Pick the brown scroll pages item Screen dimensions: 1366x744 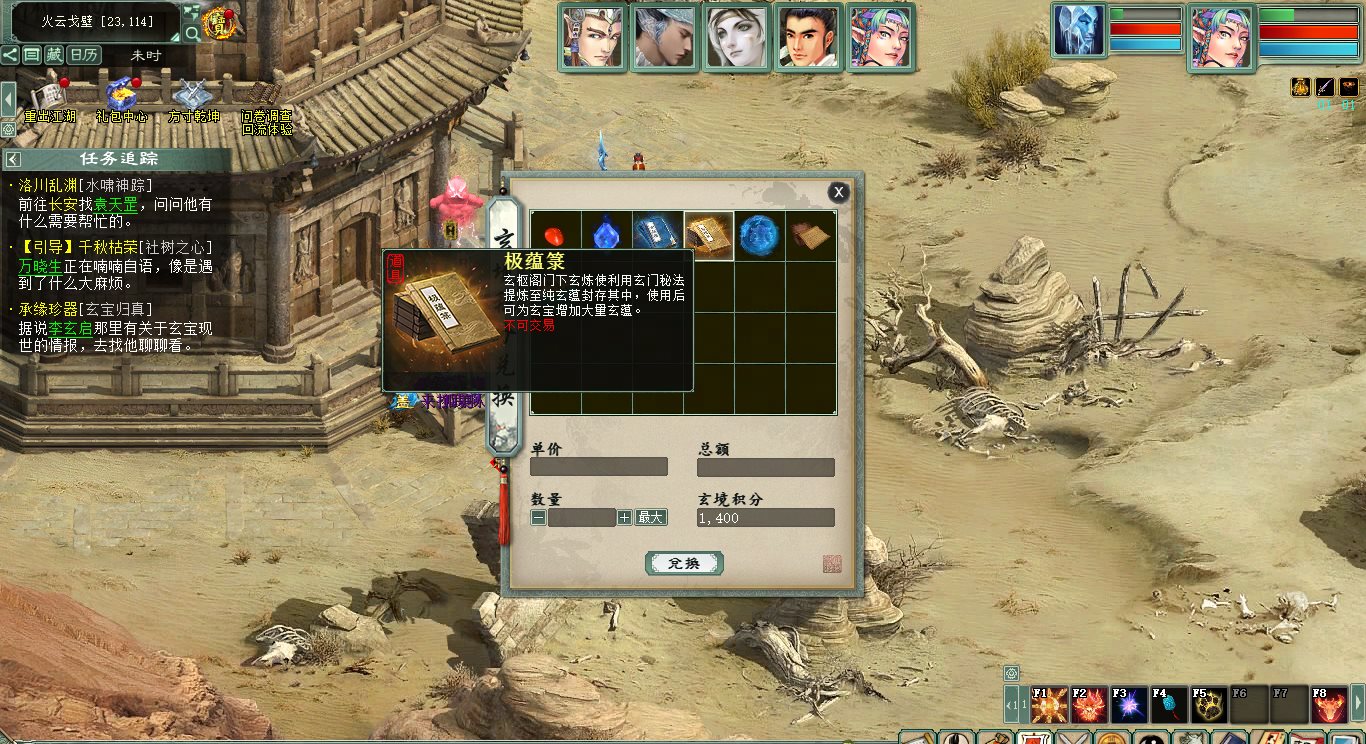(x=810, y=236)
